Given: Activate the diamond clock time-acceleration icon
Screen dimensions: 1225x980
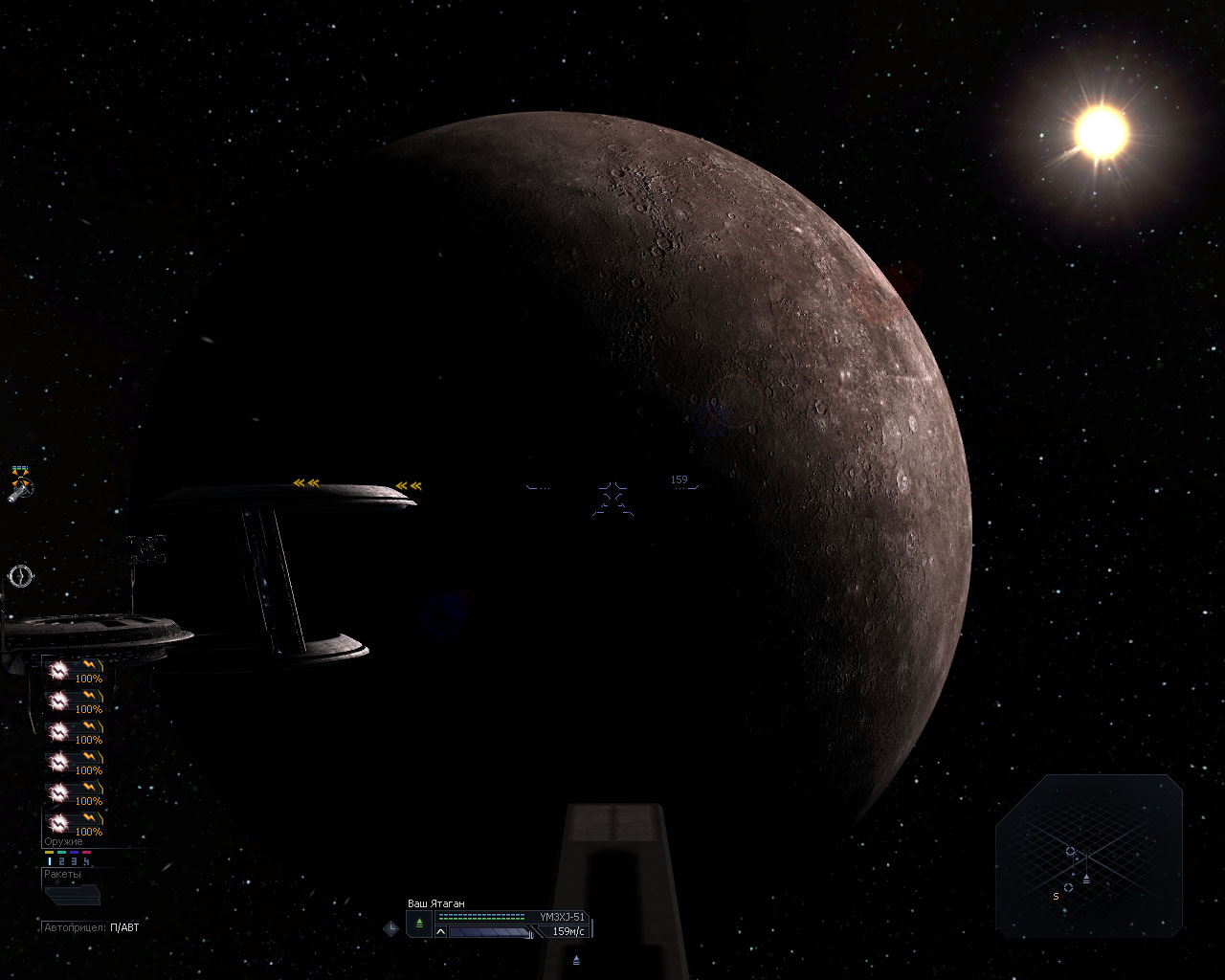Looking at the screenshot, I should (390, 927).
